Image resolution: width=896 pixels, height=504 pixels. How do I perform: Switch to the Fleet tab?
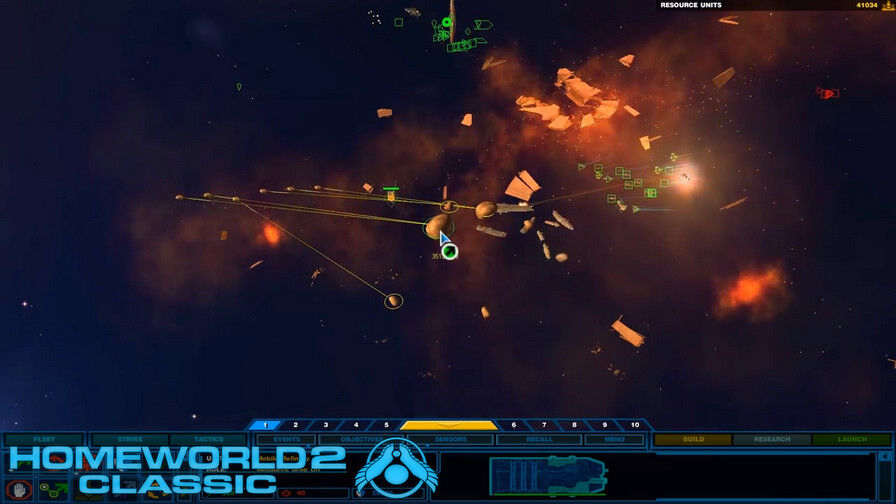click(44, 439)
